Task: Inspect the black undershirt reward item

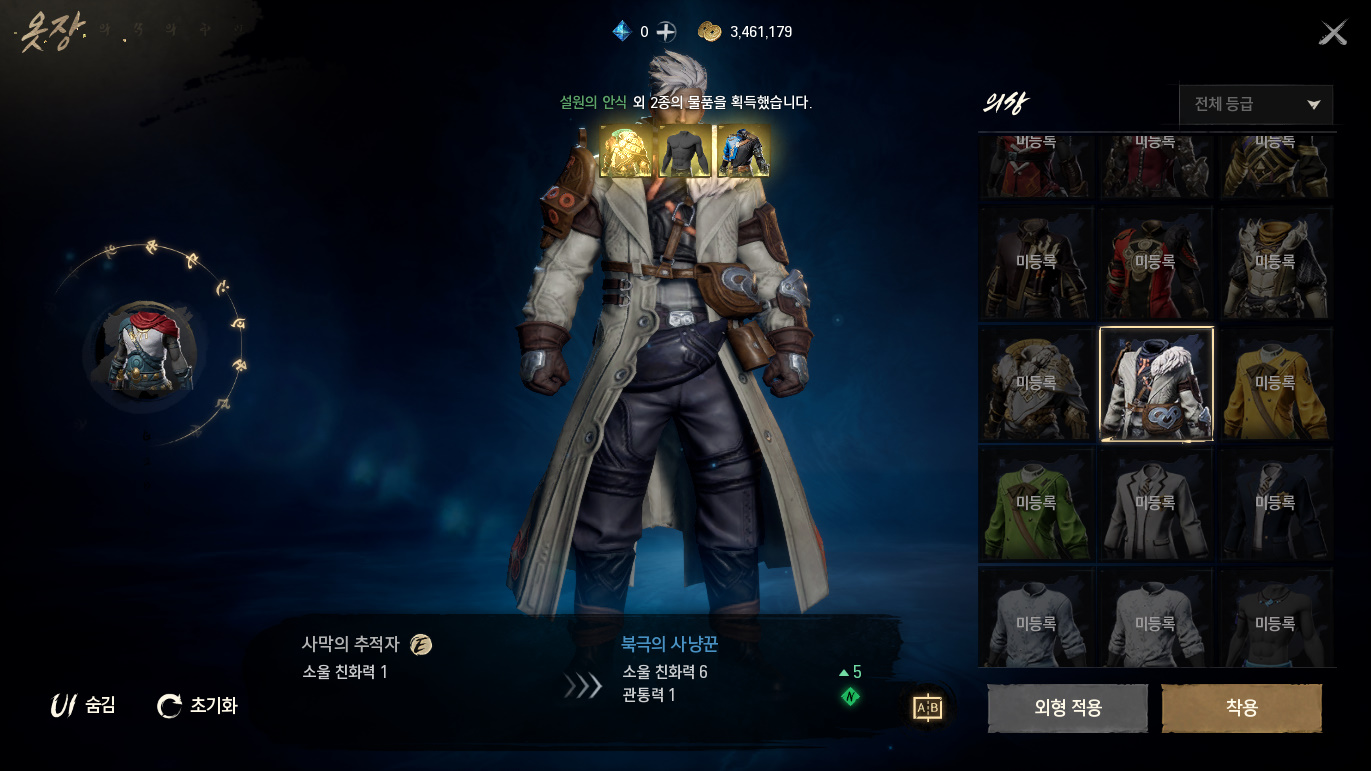Action: (x=684, y=151)
